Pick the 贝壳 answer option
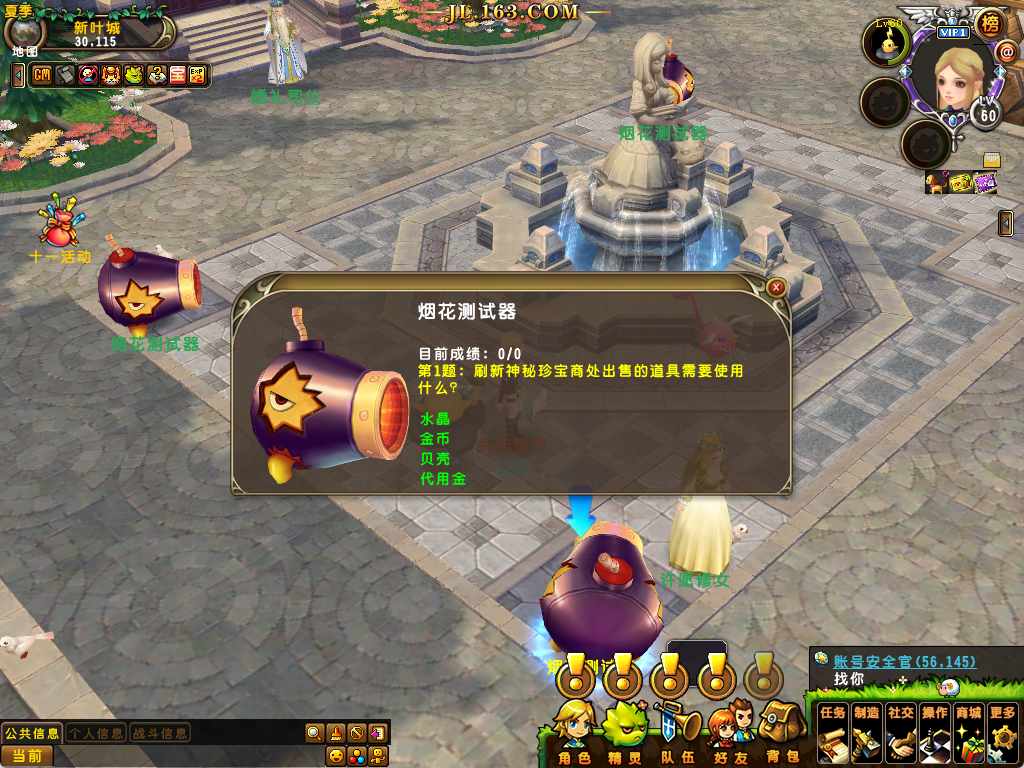Screen dimensions: 1024x768 (435, 459)
